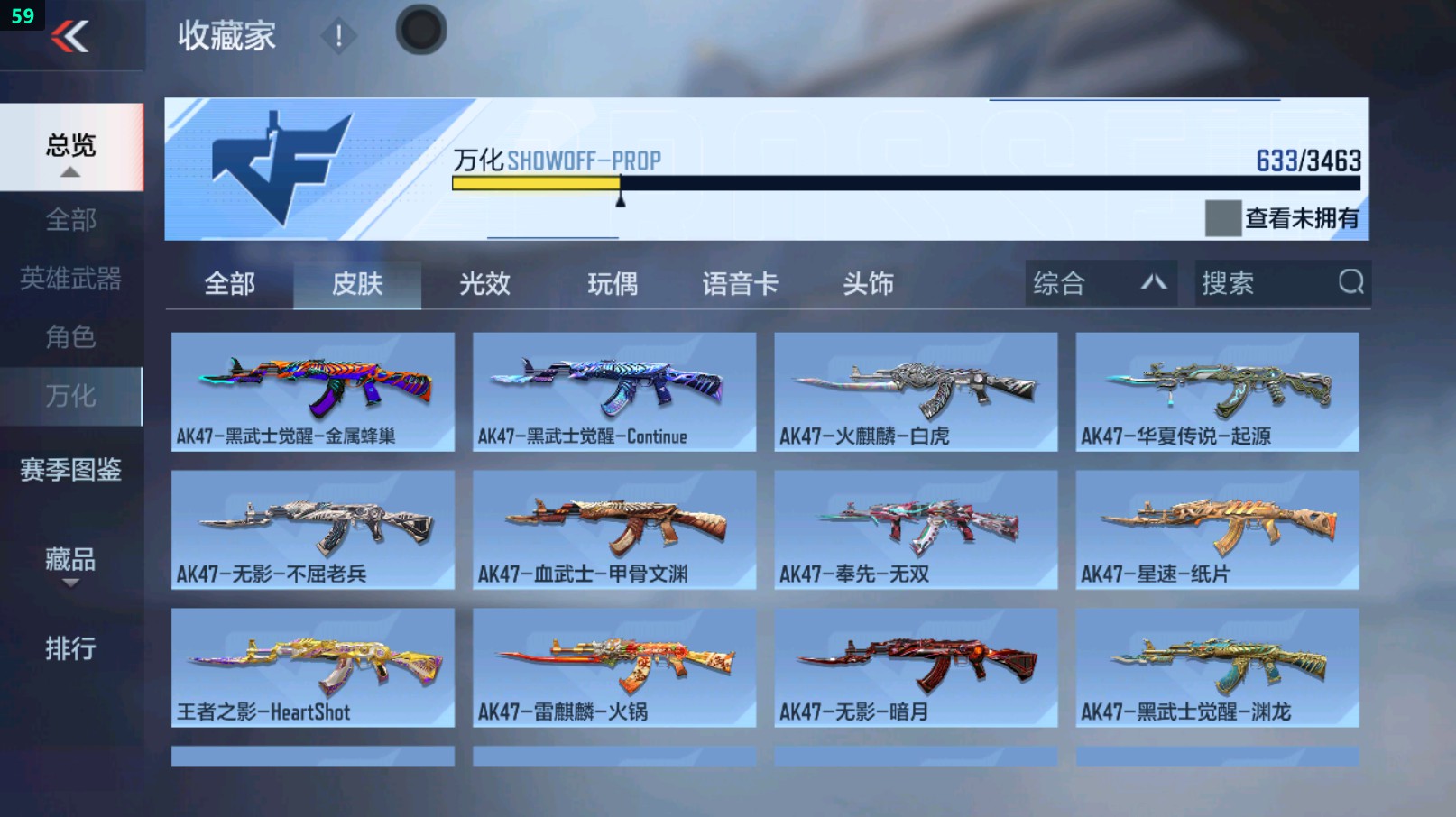This screenshot has width=1456, height=817.
Task: Open the 综合 sort order dropdown
Action: point(1100,283)
